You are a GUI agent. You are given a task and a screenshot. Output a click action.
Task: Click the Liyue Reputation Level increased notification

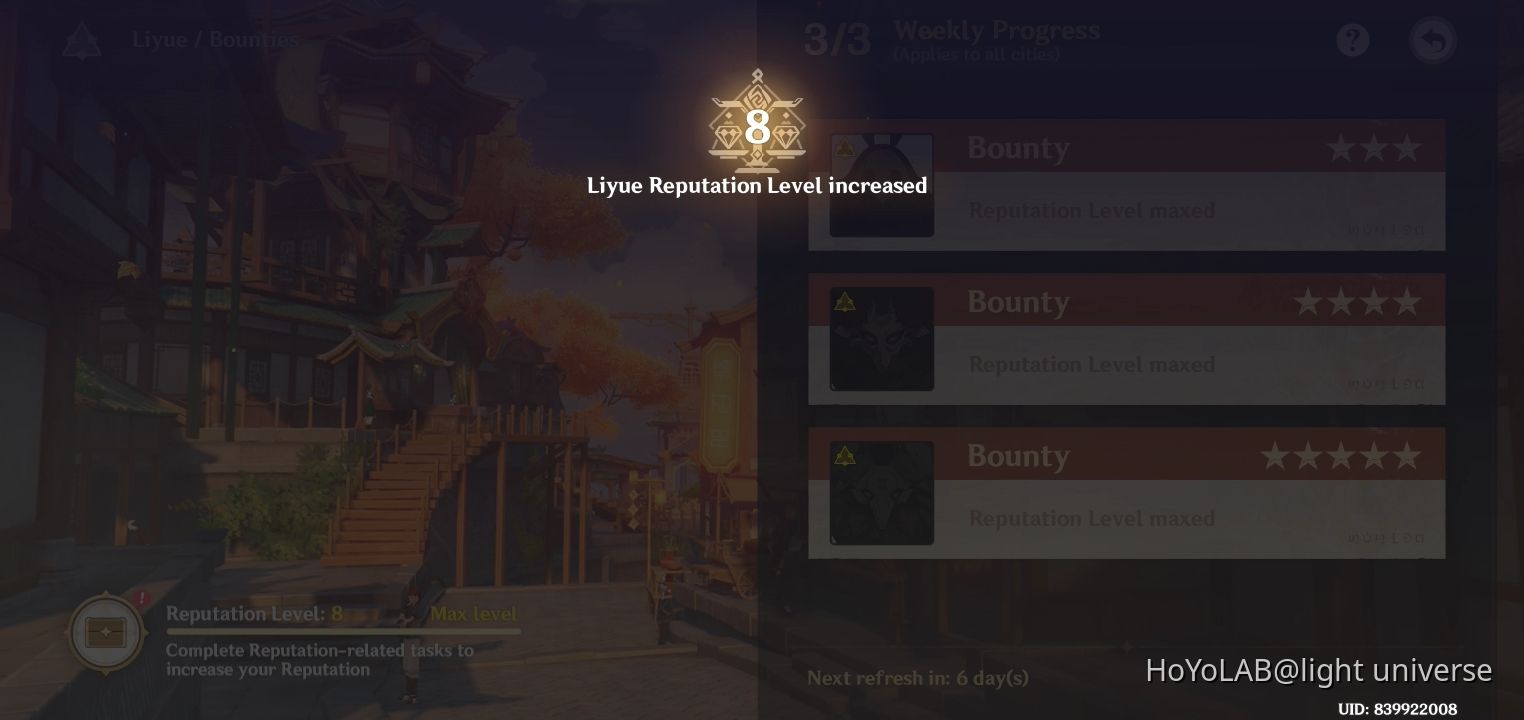coord(757,186)
